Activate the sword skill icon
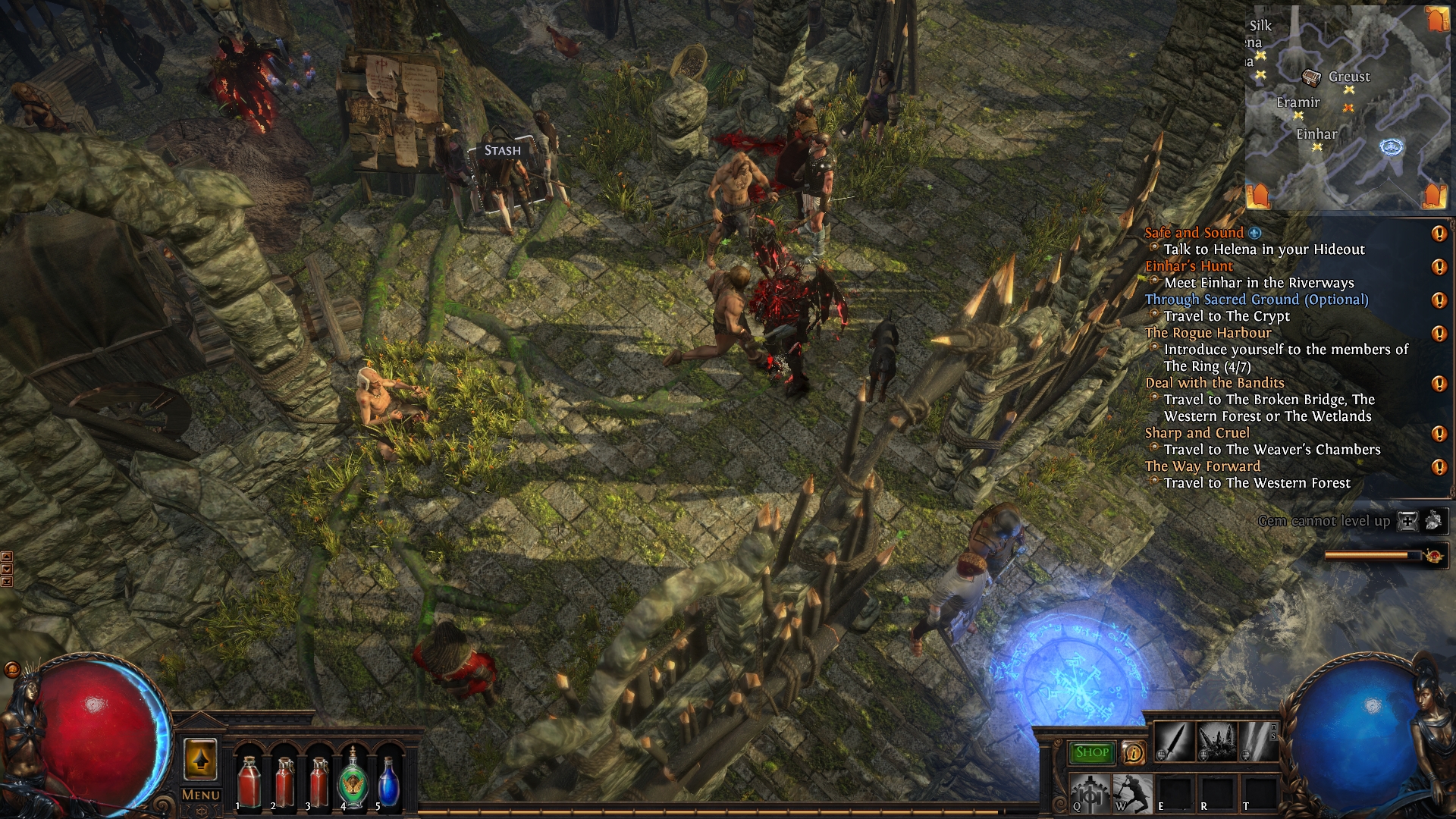 [x=1174, y=741]
